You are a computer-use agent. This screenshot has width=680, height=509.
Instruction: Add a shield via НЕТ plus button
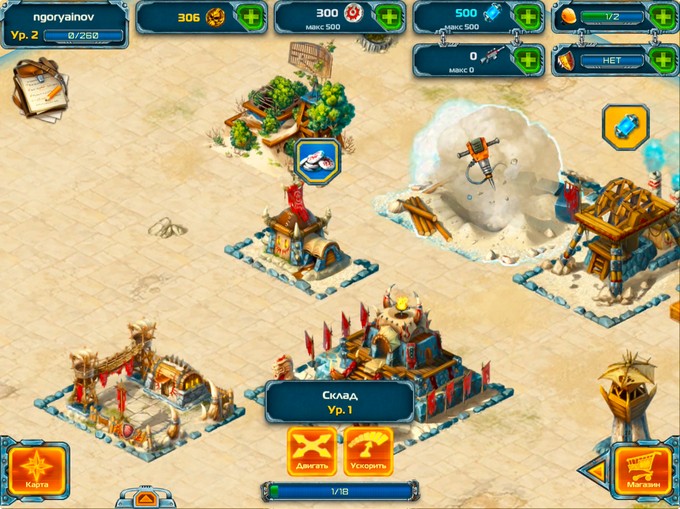tap(661, 59)
